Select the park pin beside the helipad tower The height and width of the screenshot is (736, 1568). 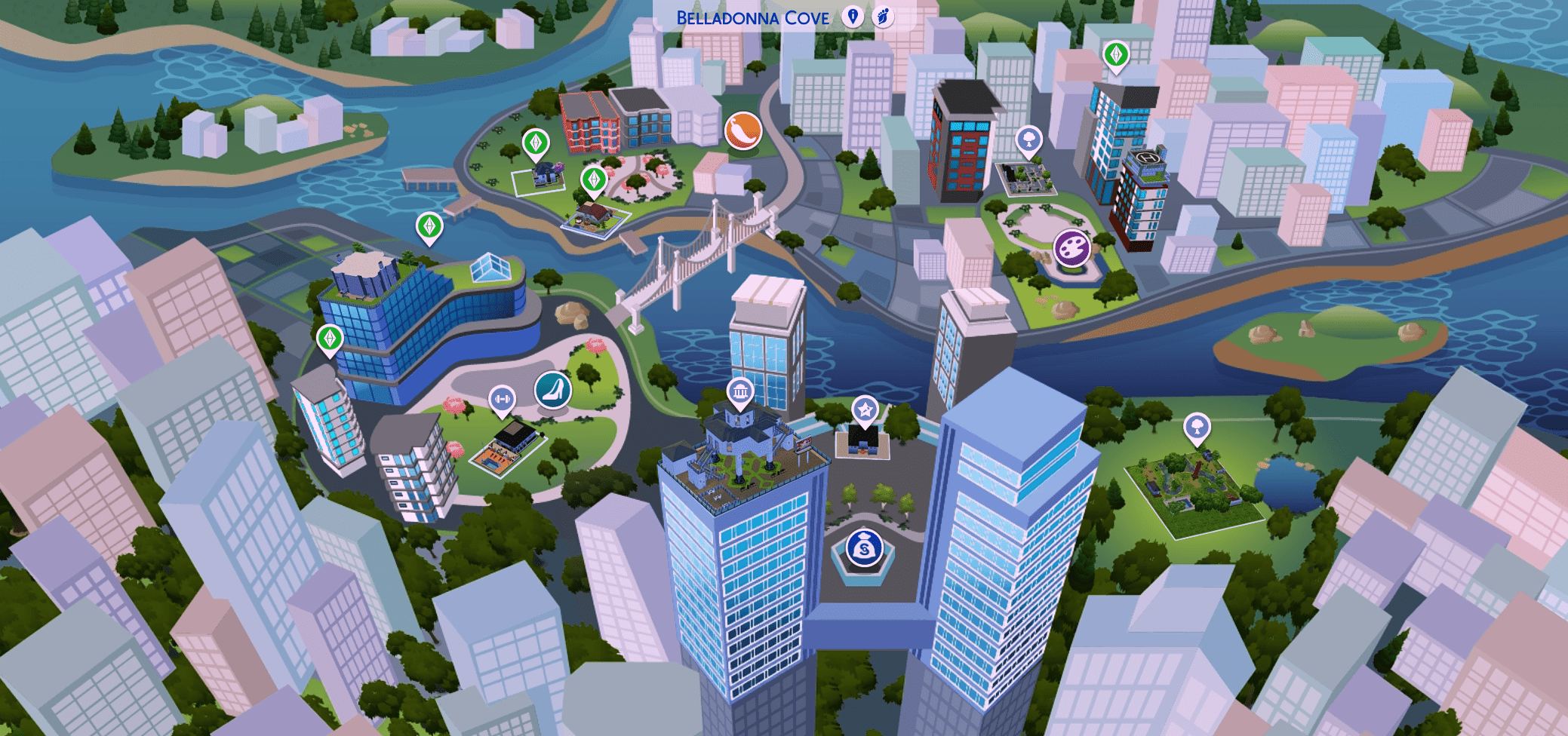(1029, 140)
